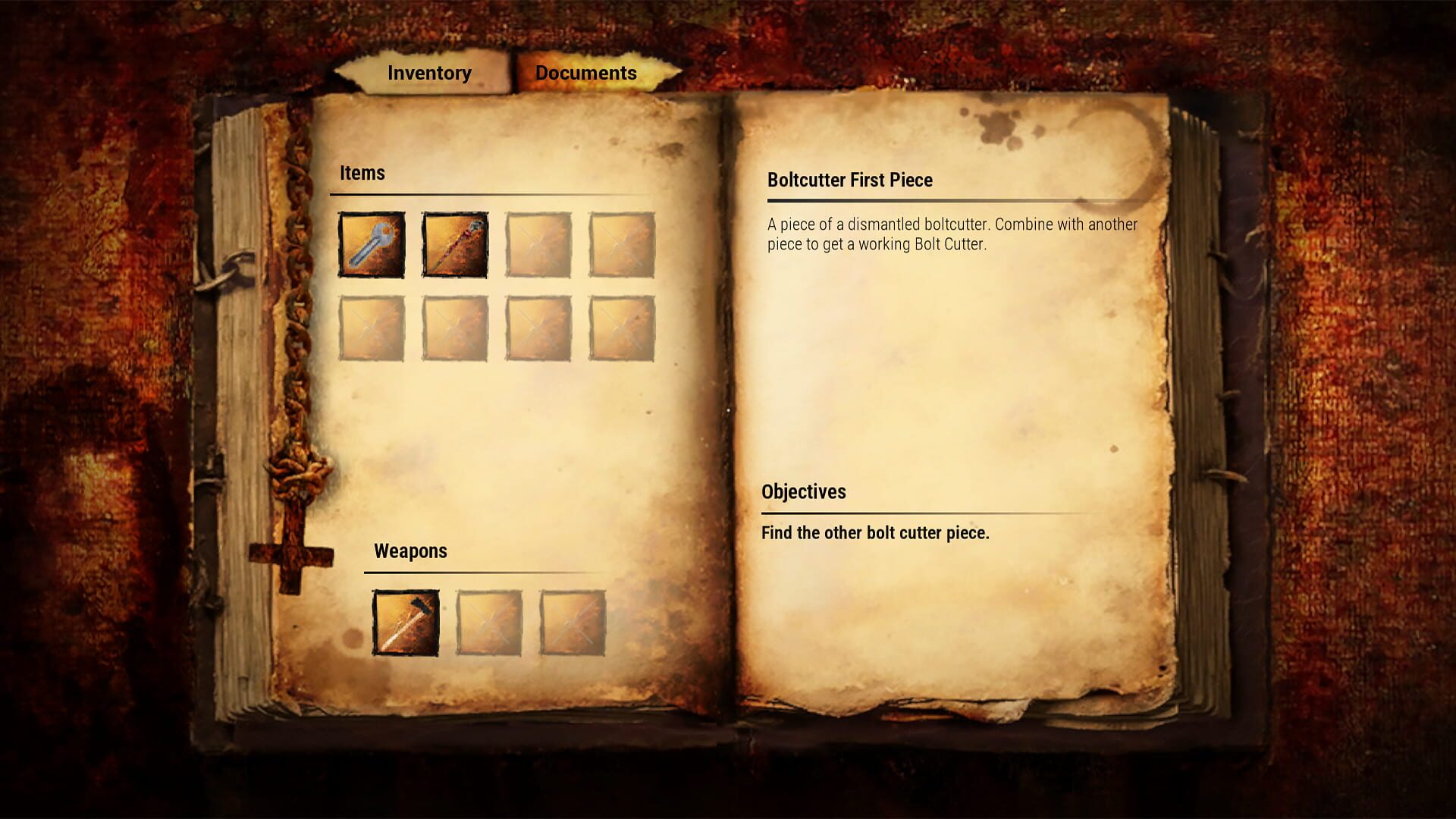The image size is (1456, 819).
Task: Click the Objectives heading on the right page
Action: [x=803, y=491]
